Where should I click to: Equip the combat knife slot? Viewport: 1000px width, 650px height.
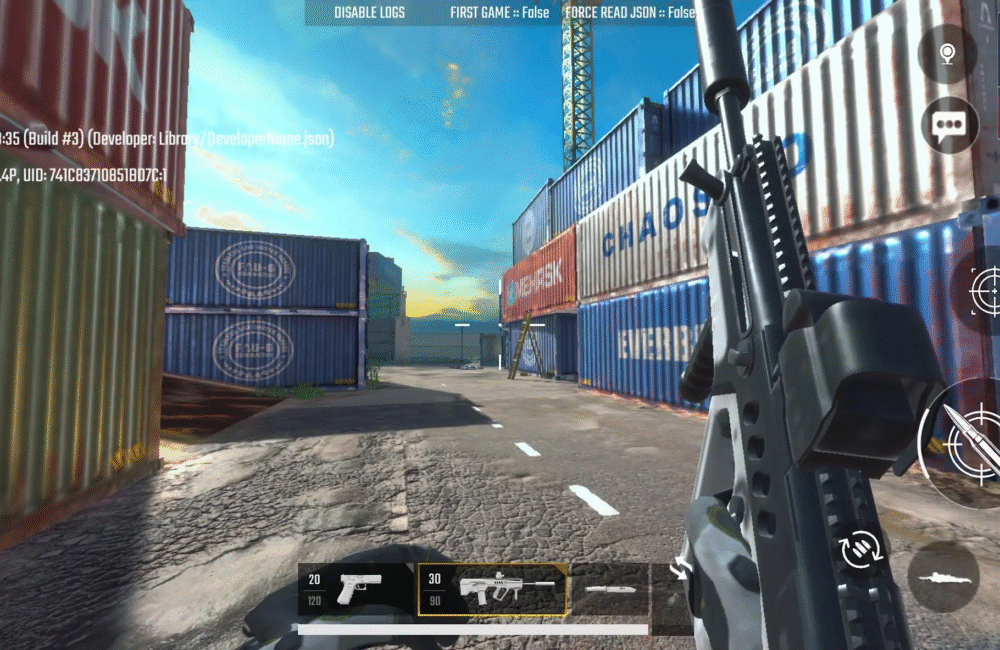click(x=608, y=589)
